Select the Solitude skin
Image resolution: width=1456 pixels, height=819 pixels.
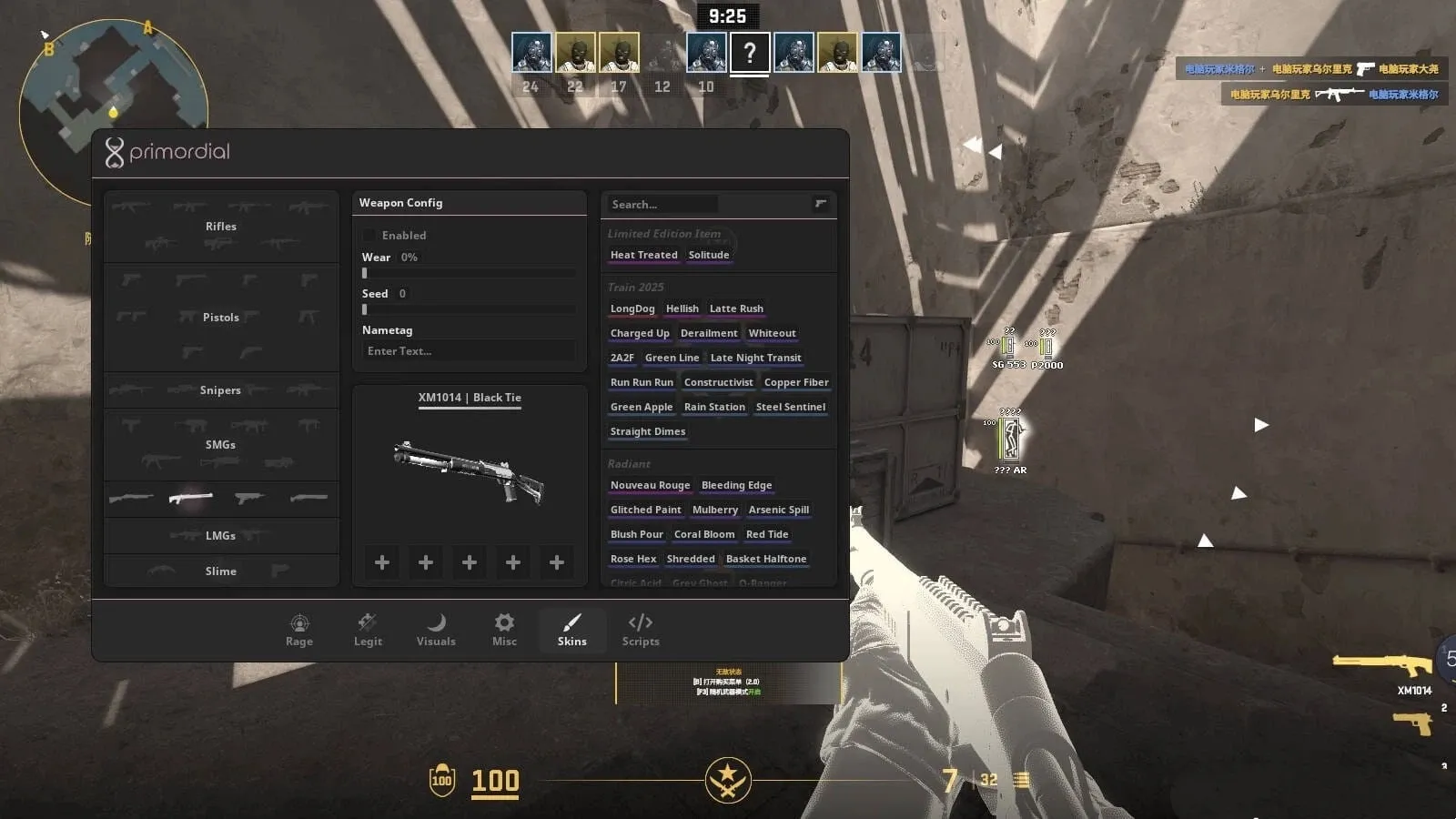tap(709, 256)
